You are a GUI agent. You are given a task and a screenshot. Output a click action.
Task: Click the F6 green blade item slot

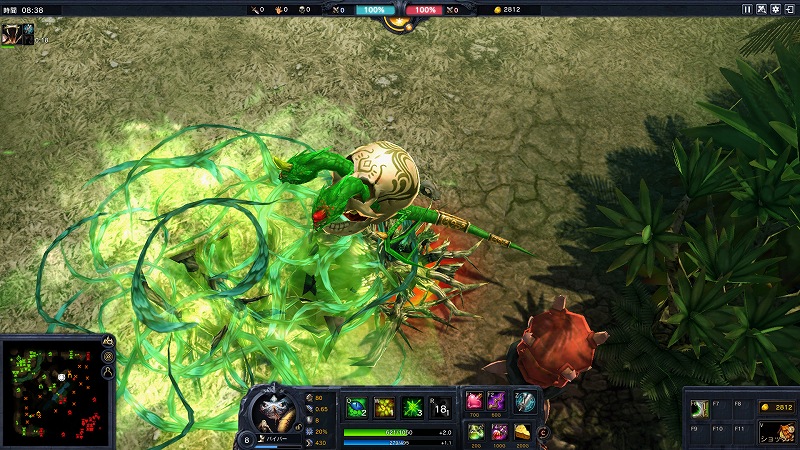pyautogui.click(x=701, y=410)
